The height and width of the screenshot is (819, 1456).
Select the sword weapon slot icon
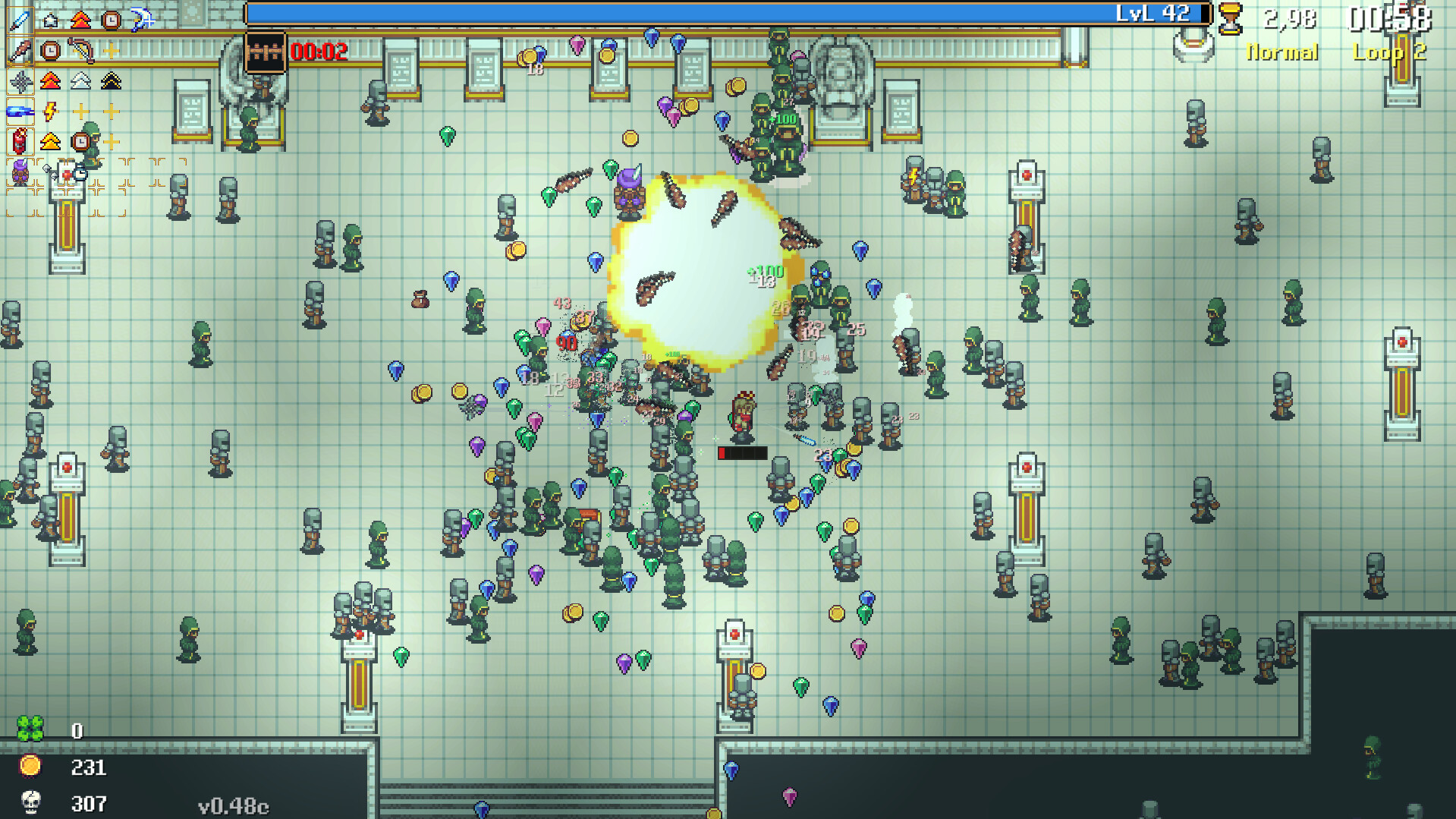(x=19, y=20)
